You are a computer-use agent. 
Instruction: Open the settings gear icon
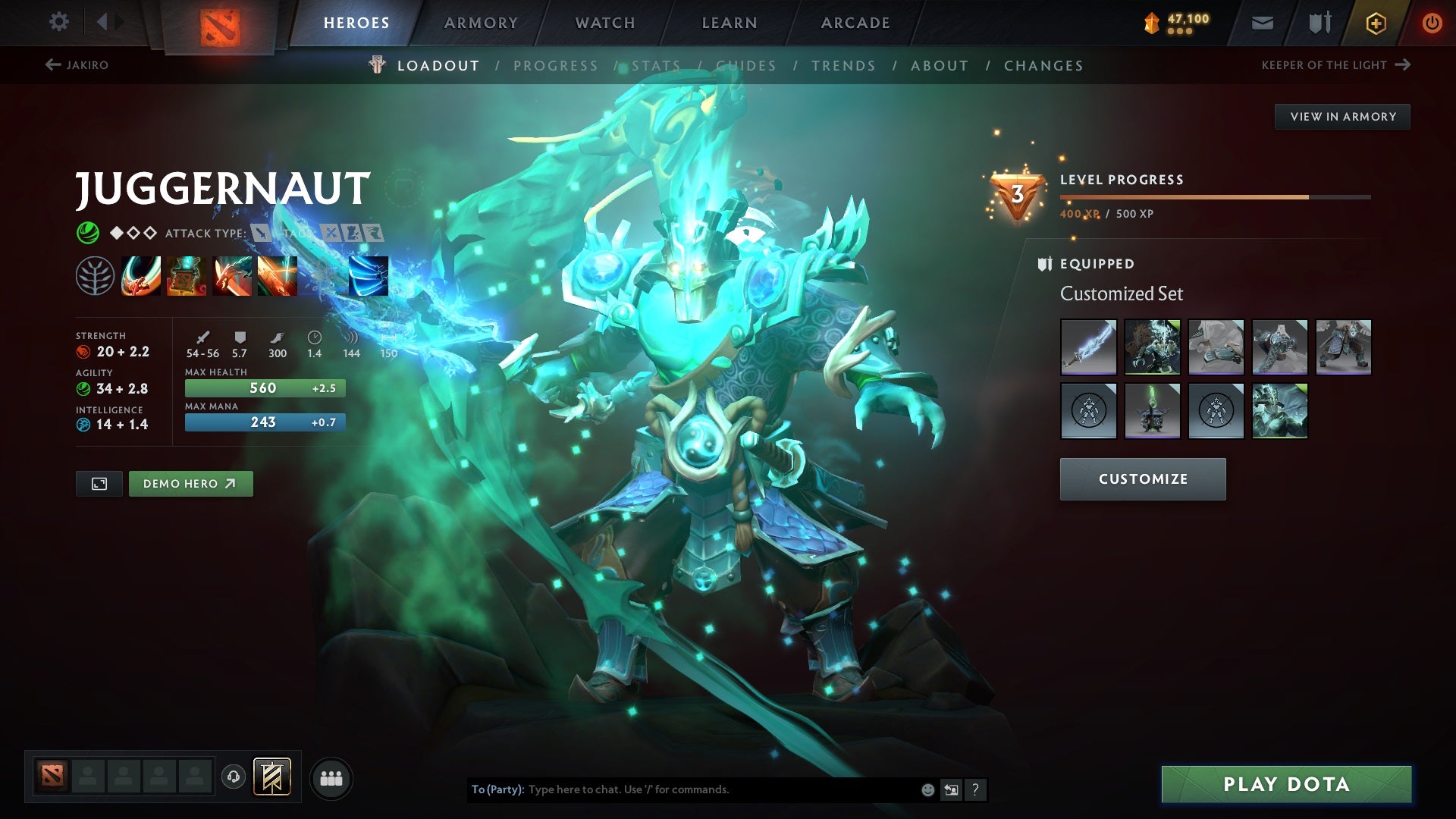click(58, 22)
